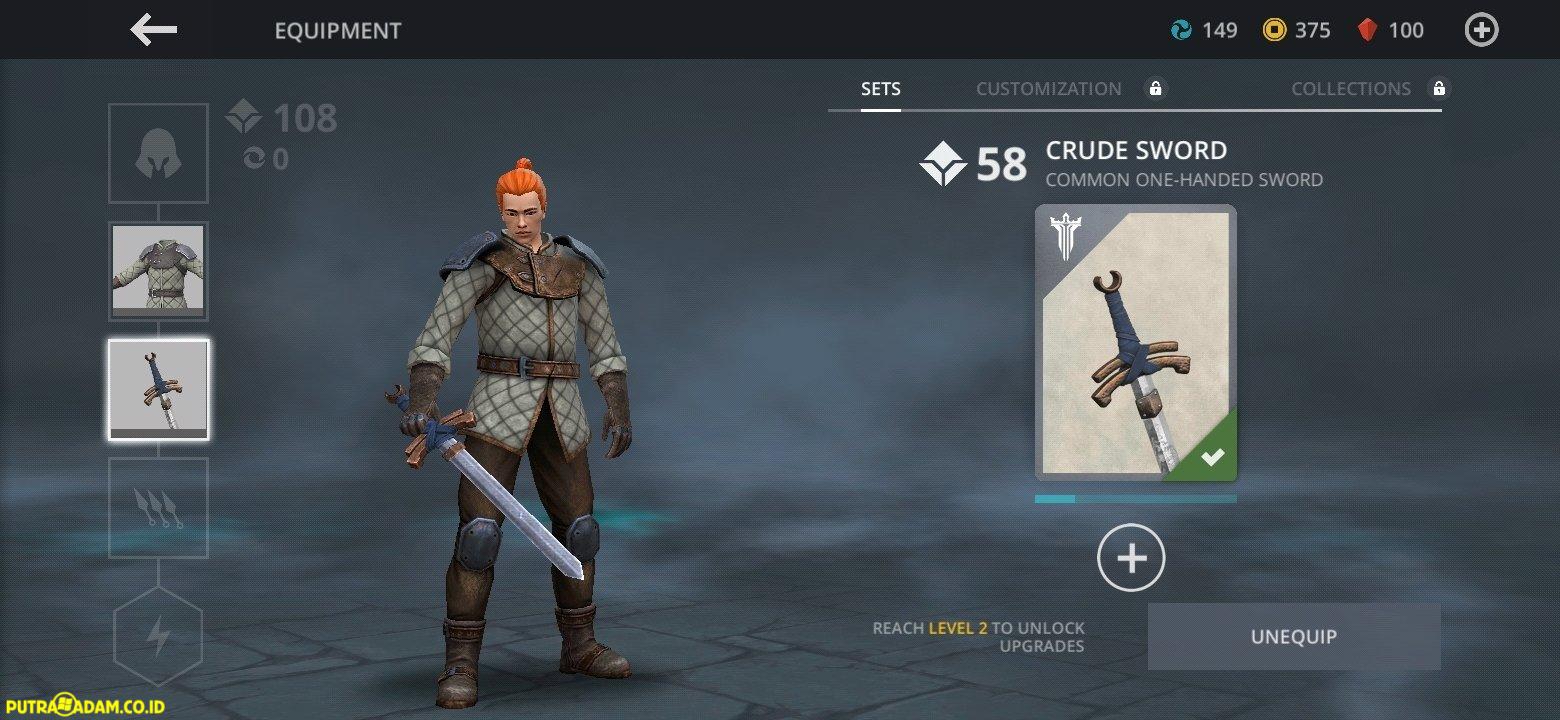
Task: Tap the lock icon next to Customization
Action: [x=1156, y=88]
